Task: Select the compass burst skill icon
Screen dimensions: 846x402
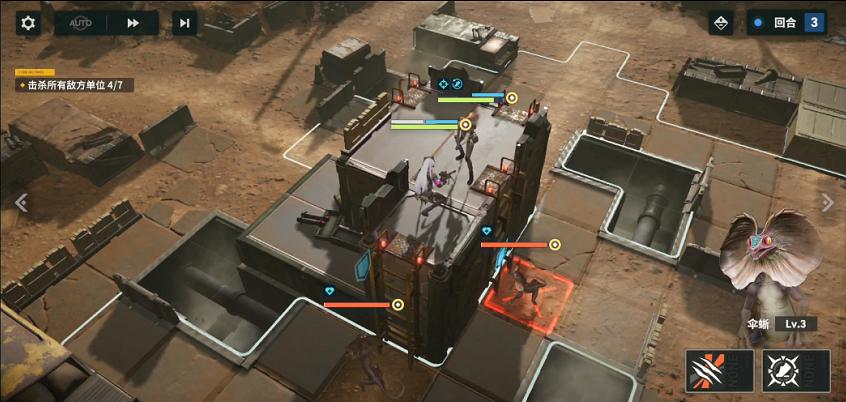Action: [795, 371]
